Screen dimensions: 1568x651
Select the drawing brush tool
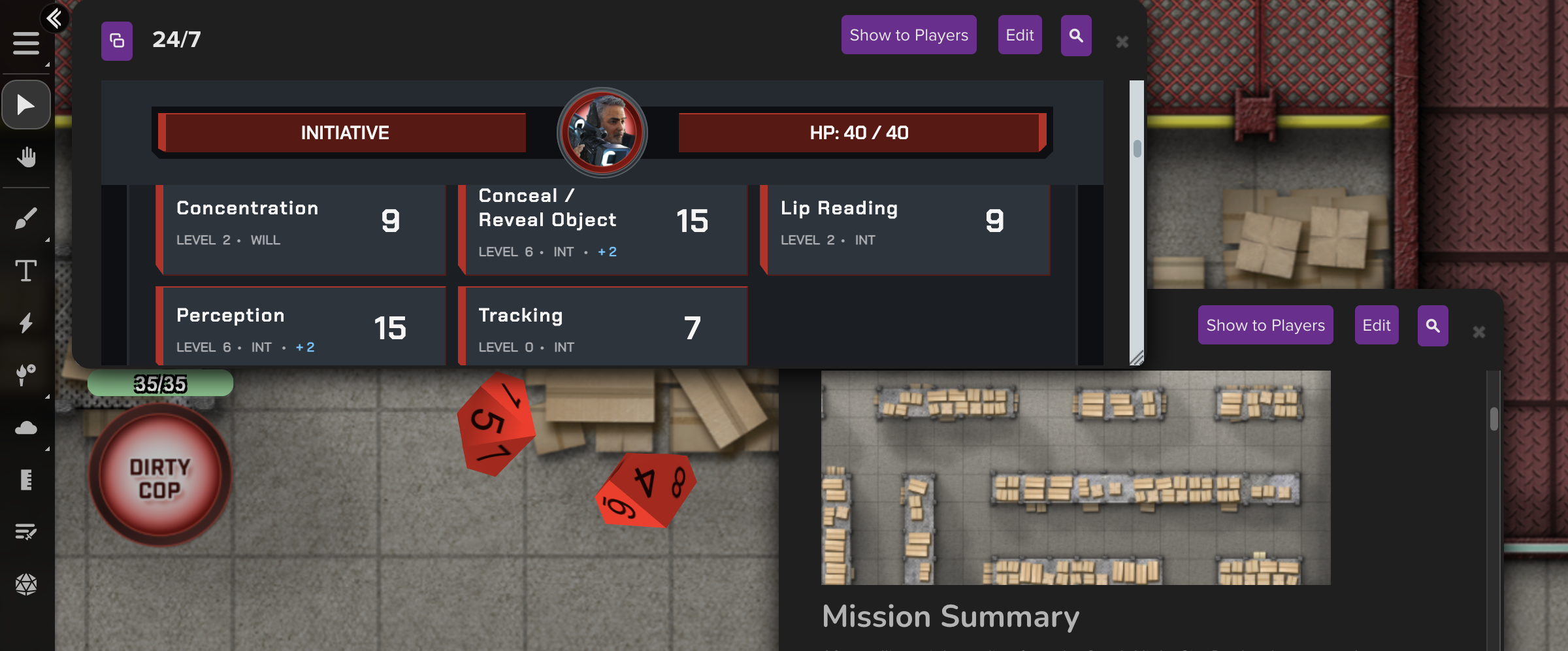tap(26, 218)
